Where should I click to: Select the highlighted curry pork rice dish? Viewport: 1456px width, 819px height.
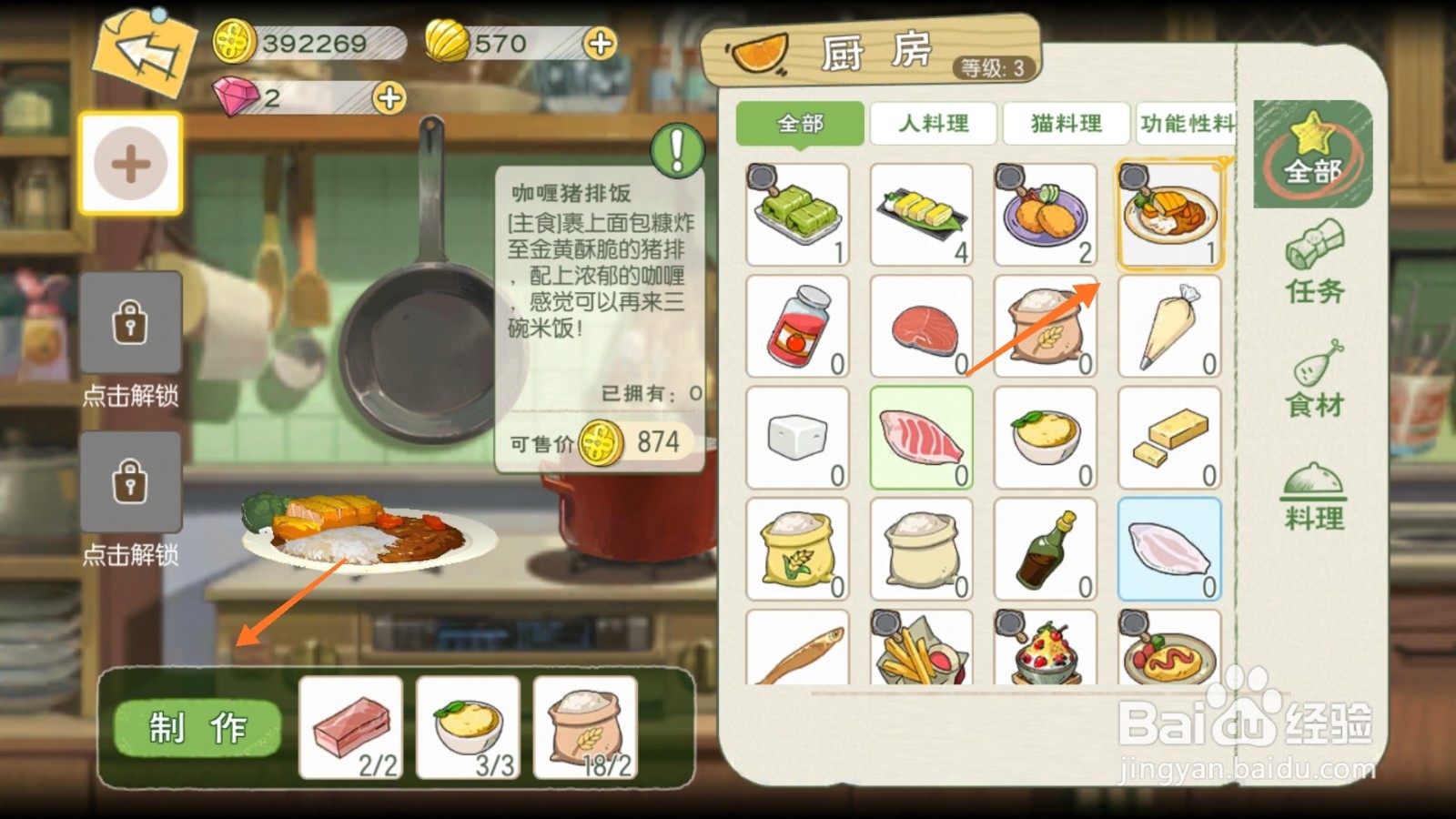click(x=1171, y=212)
